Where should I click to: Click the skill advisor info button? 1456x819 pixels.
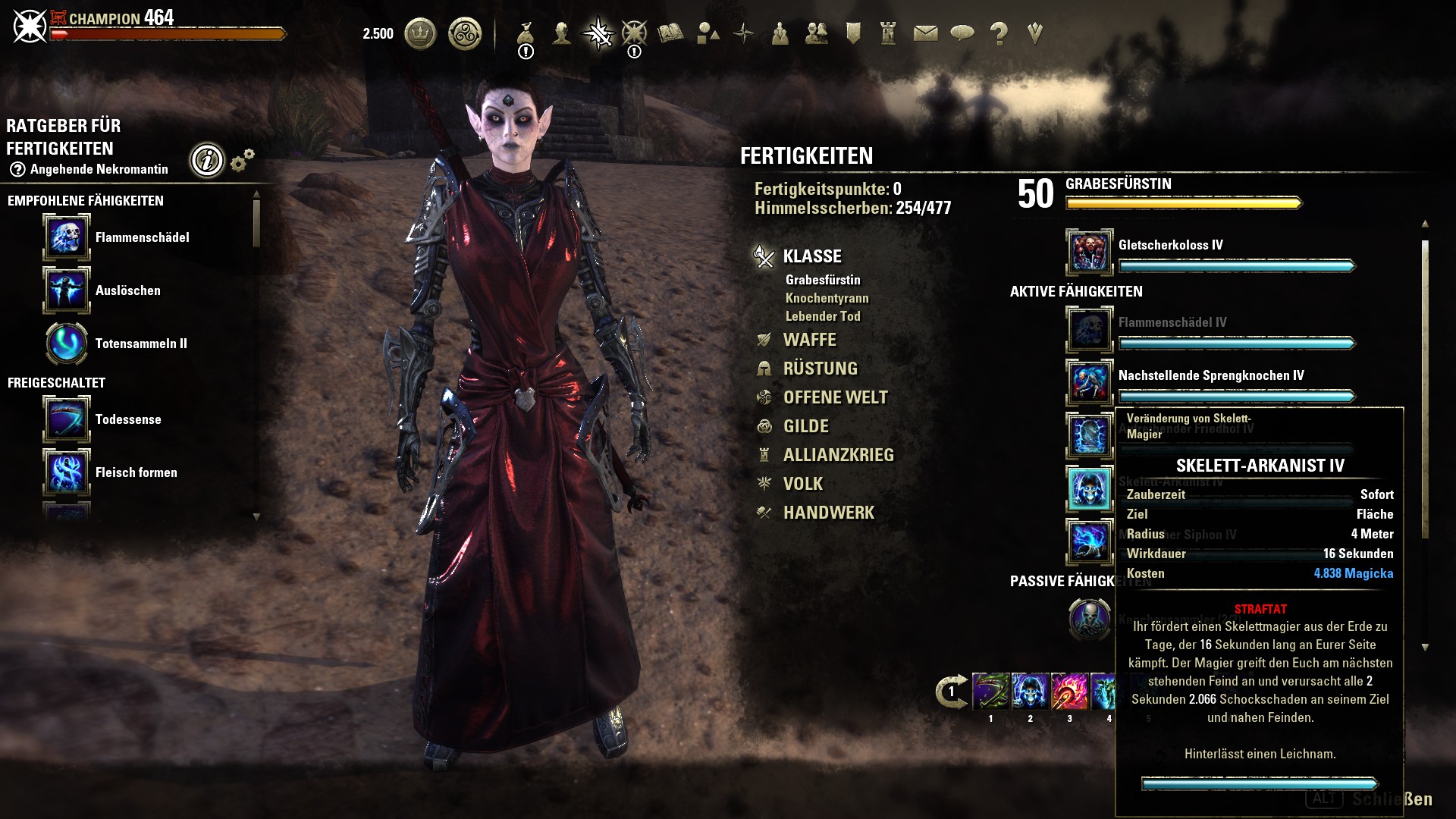[x=207, y=160]
